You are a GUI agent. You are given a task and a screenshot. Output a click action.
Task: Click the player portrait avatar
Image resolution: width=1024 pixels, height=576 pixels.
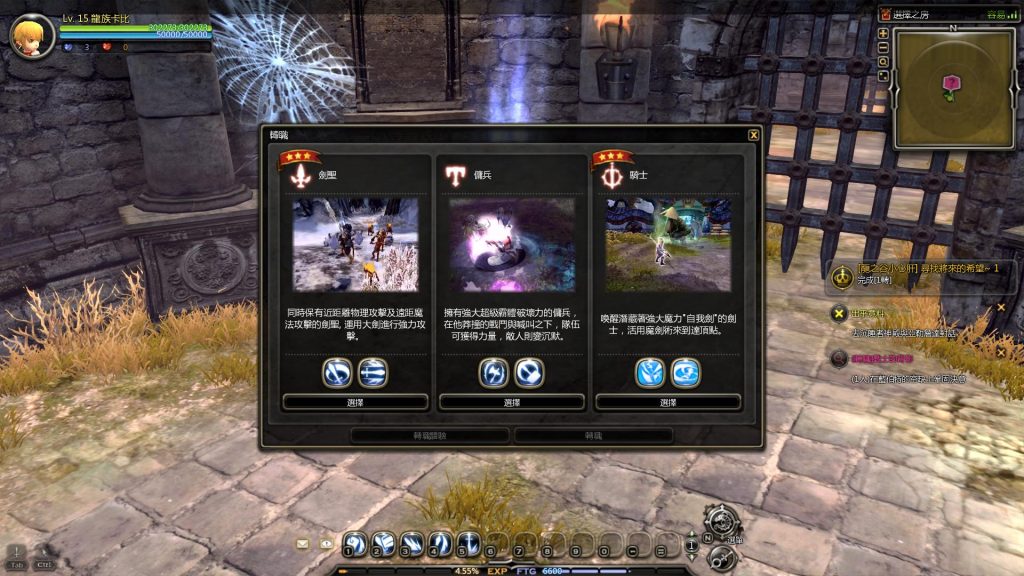[x=31, y=35]
